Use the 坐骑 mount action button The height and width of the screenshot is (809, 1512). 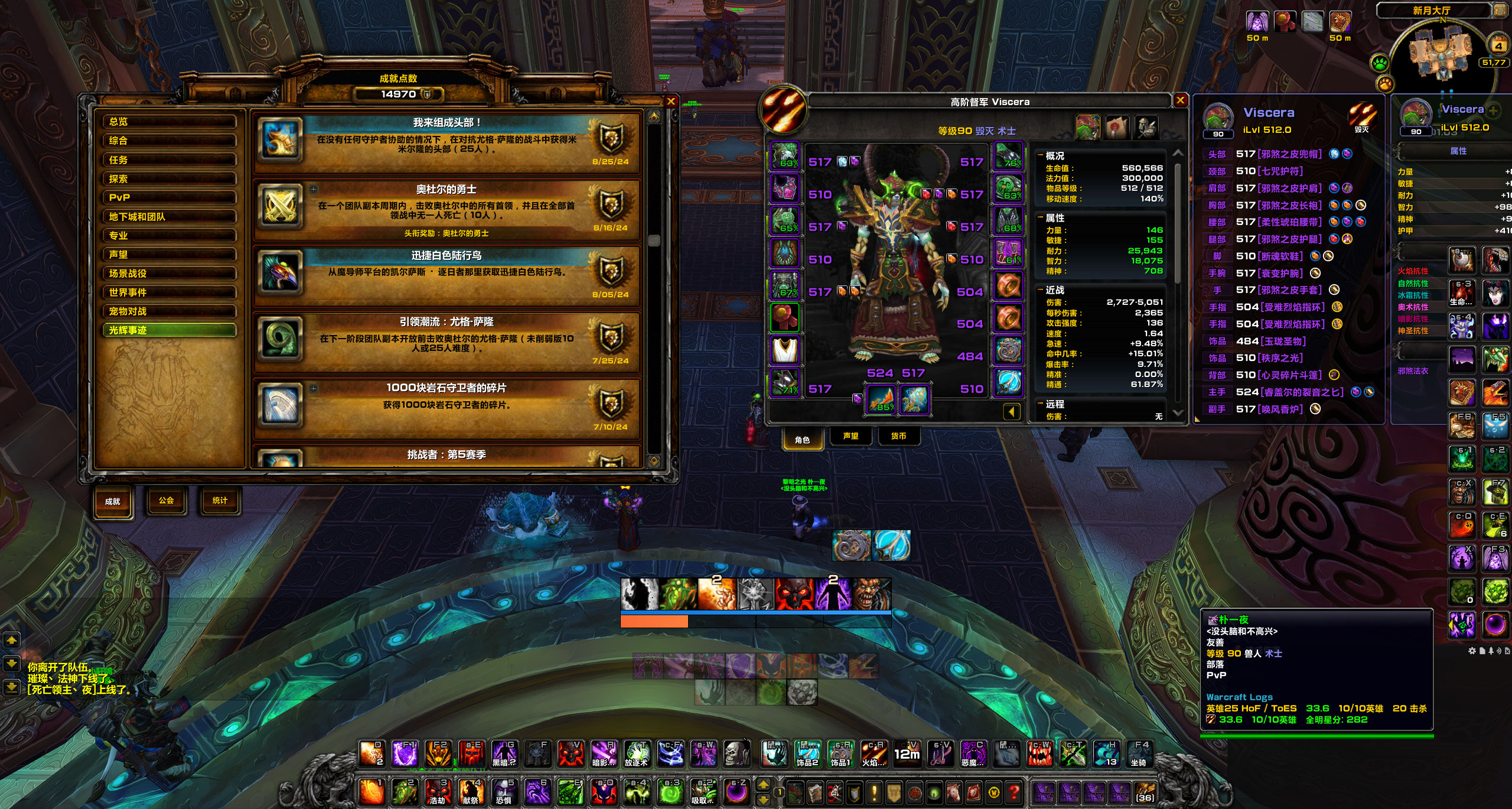click(x=1140, y=755)
